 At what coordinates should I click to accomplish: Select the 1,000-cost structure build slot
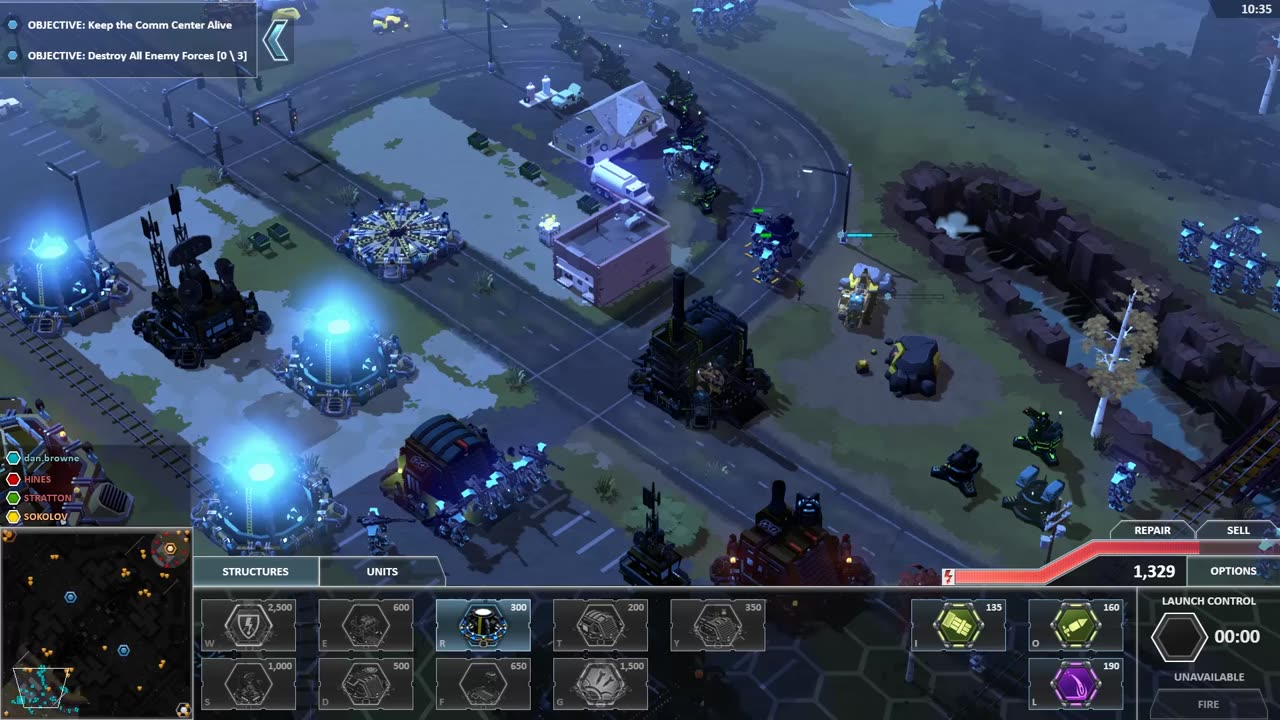click(x=248, y=684)
